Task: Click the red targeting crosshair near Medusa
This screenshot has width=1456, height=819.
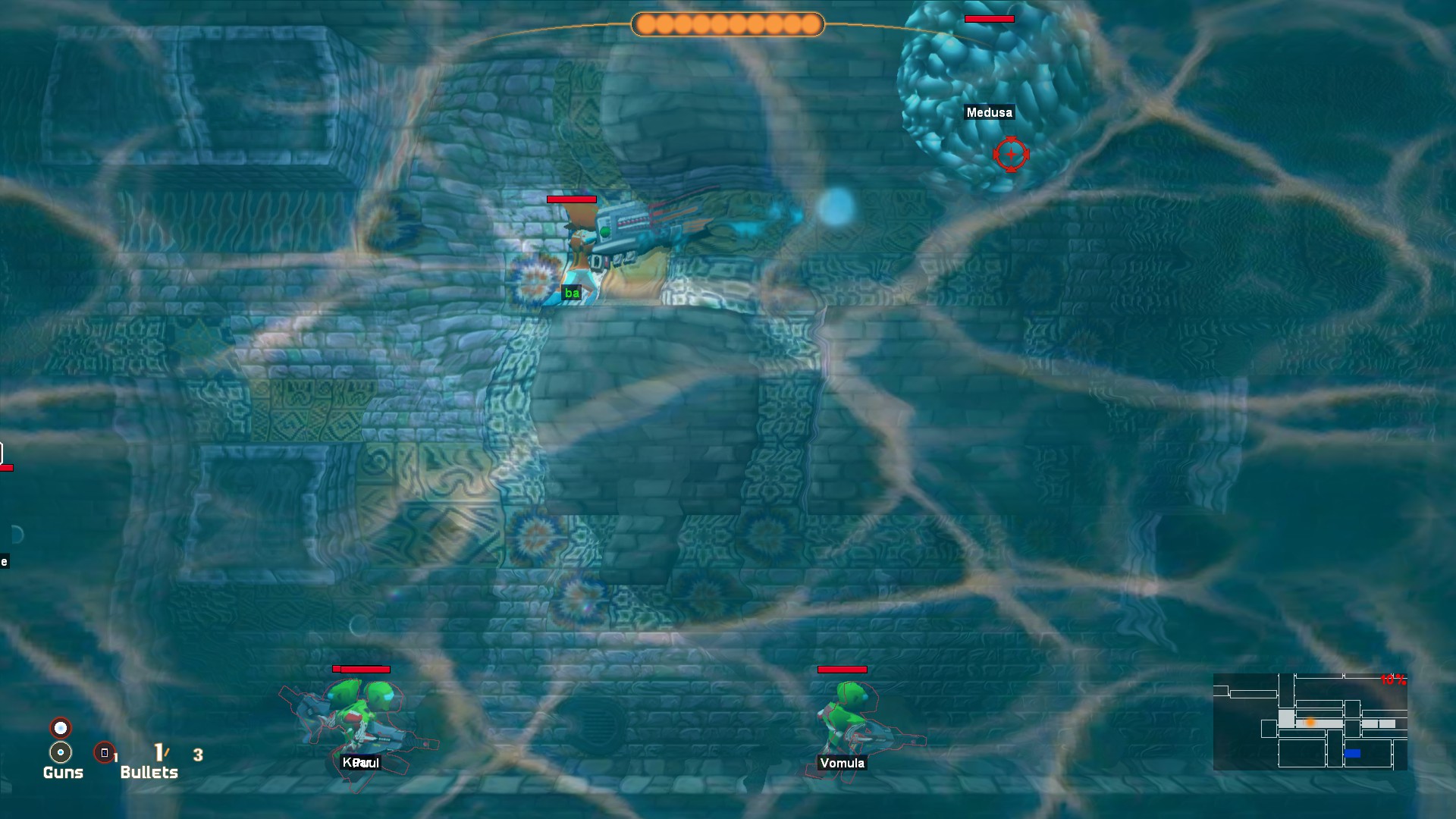Action: 1012,154
